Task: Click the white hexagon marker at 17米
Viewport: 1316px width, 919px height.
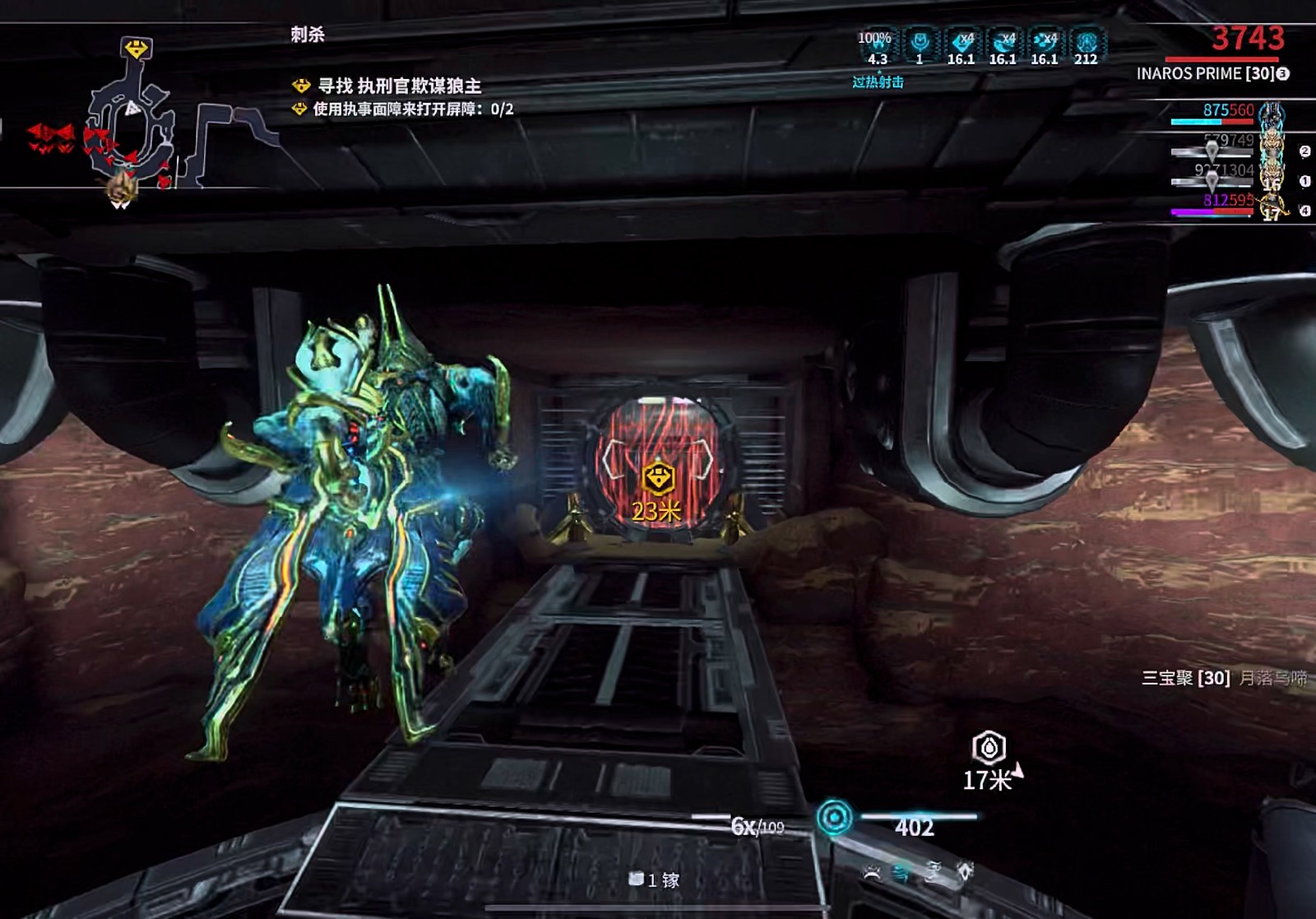Action: (x=989, y=748)
